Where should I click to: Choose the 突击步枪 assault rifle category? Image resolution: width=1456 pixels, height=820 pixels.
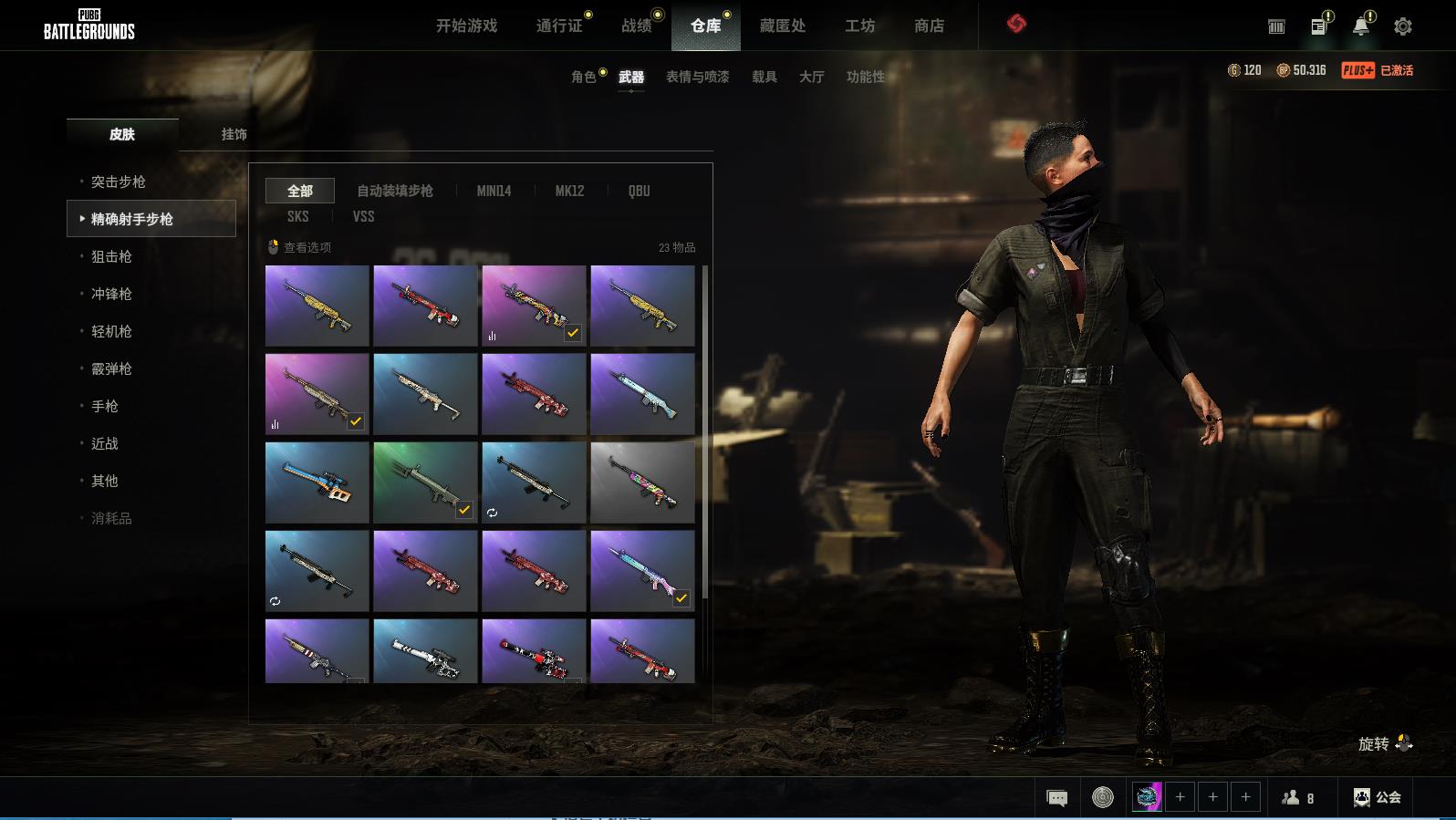119,182
